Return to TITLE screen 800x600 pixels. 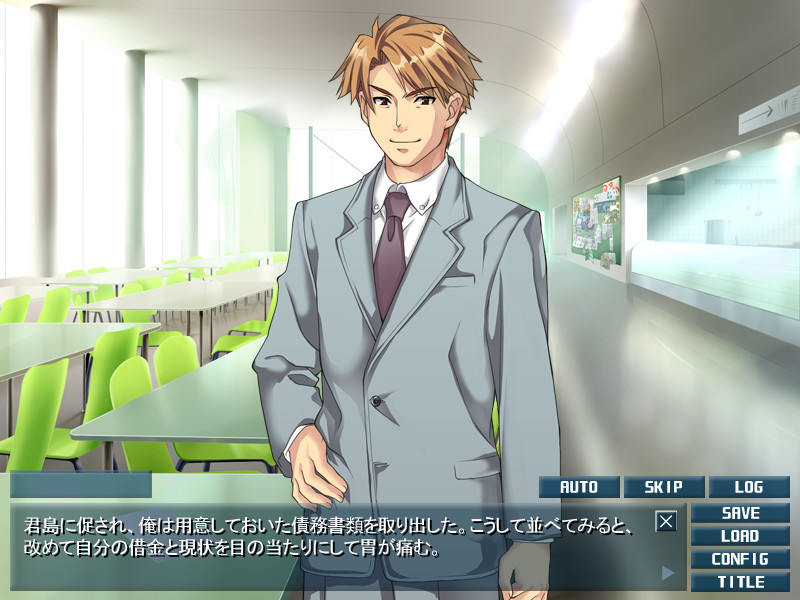click(x=740, y=581)
